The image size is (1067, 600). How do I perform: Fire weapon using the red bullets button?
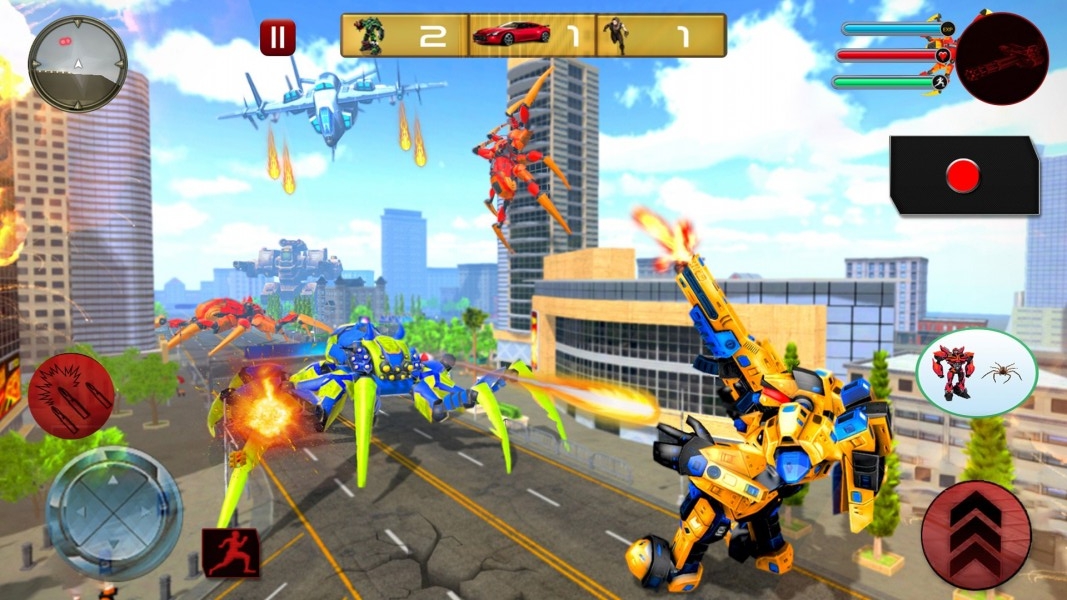[71, 395]
